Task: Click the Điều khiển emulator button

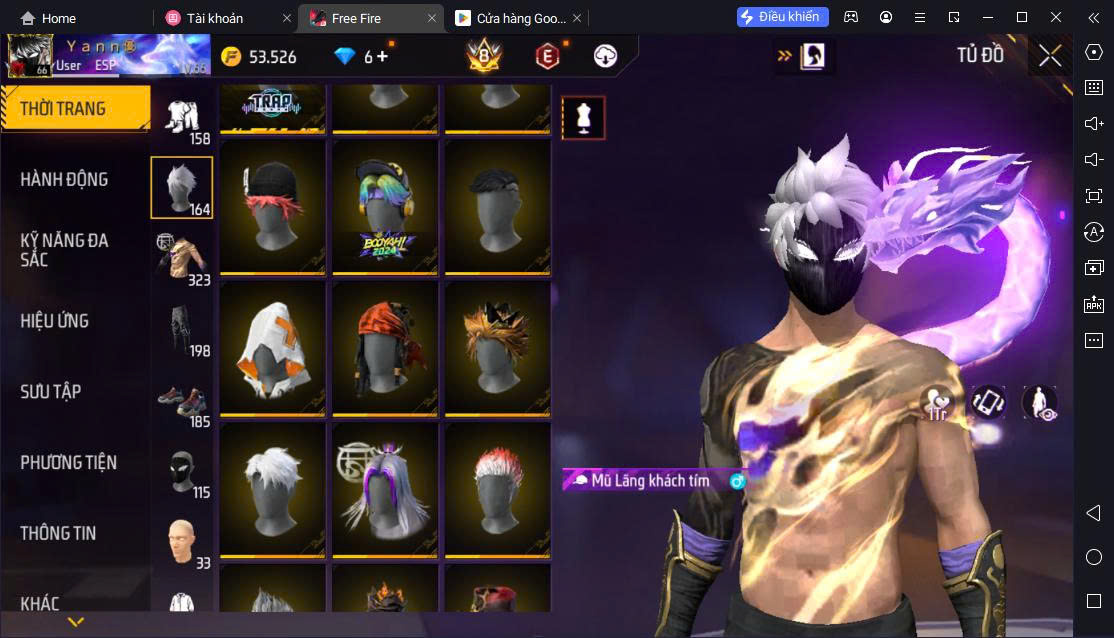Action: coord(783,17)
